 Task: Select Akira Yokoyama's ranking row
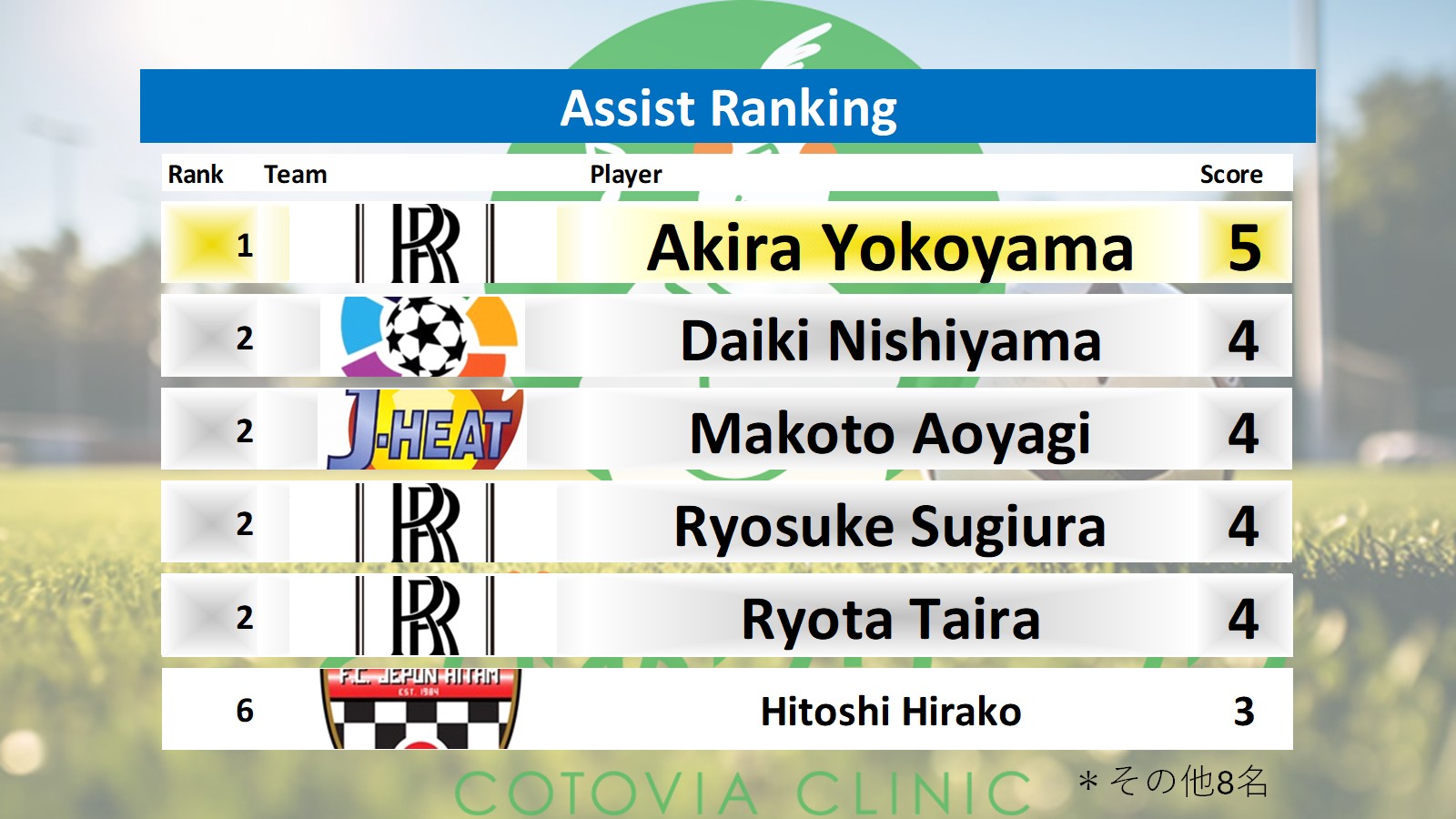coord(889,248)
